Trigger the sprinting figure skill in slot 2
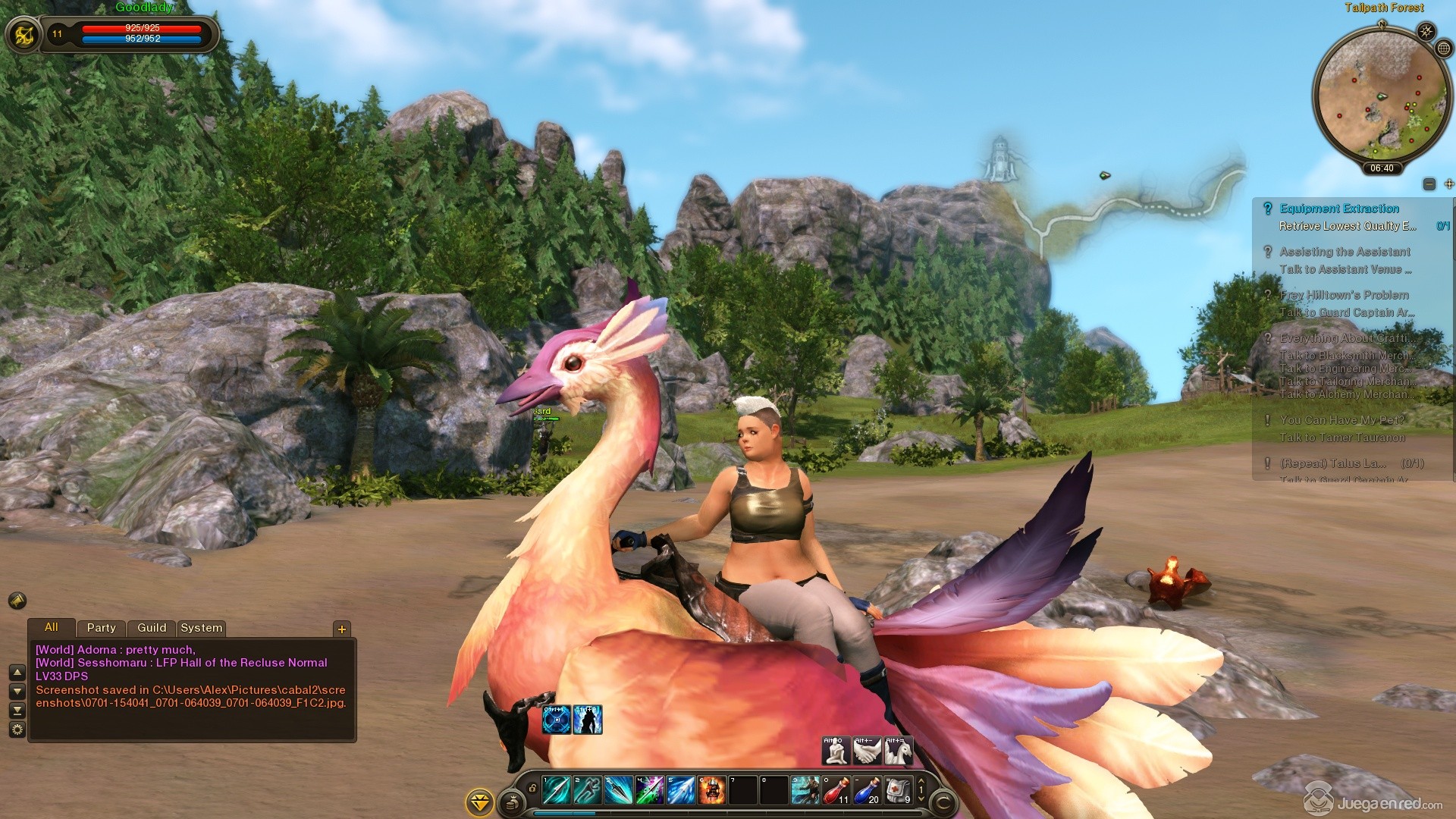This screenshot has width=1456, height=819. [x=587, y=790]
